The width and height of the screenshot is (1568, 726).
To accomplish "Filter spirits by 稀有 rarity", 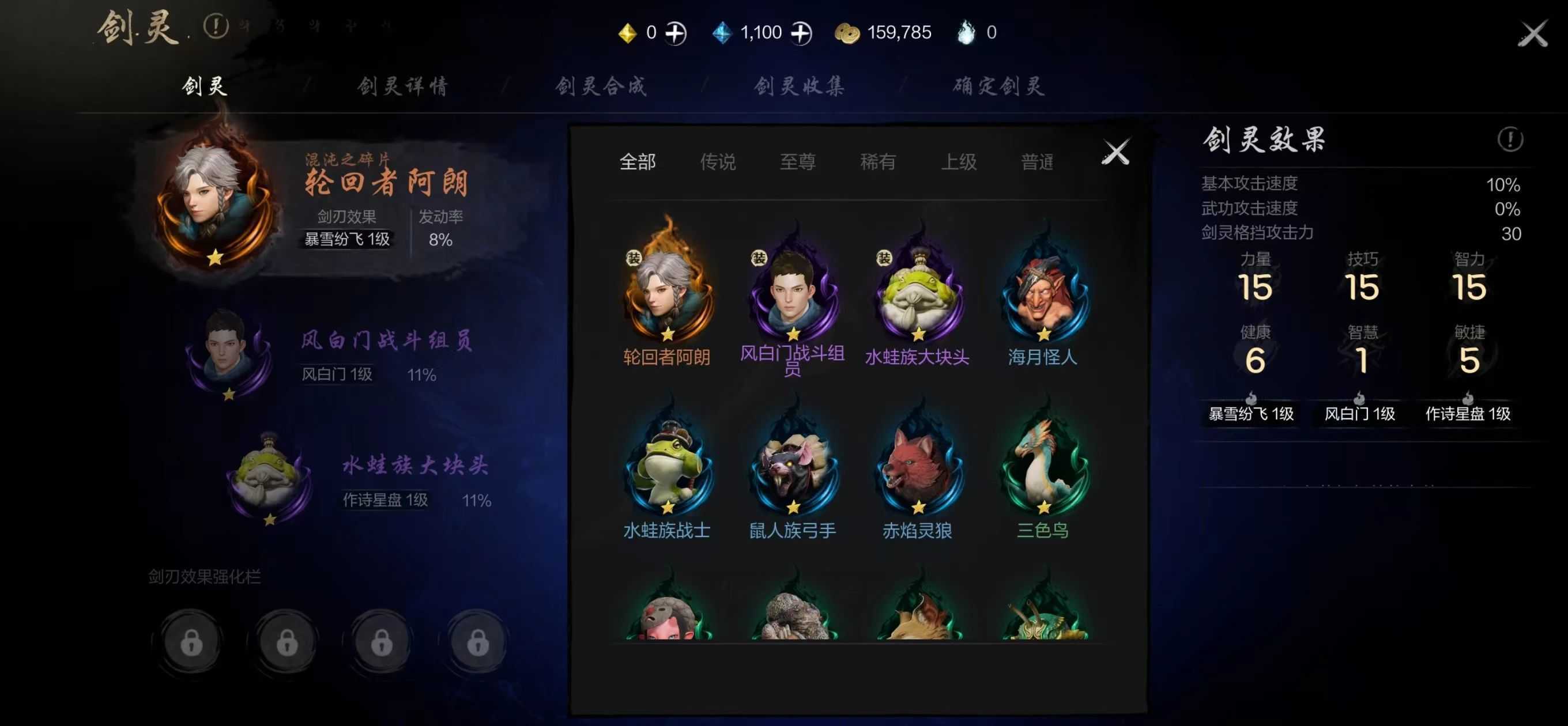I will [878, 162].
